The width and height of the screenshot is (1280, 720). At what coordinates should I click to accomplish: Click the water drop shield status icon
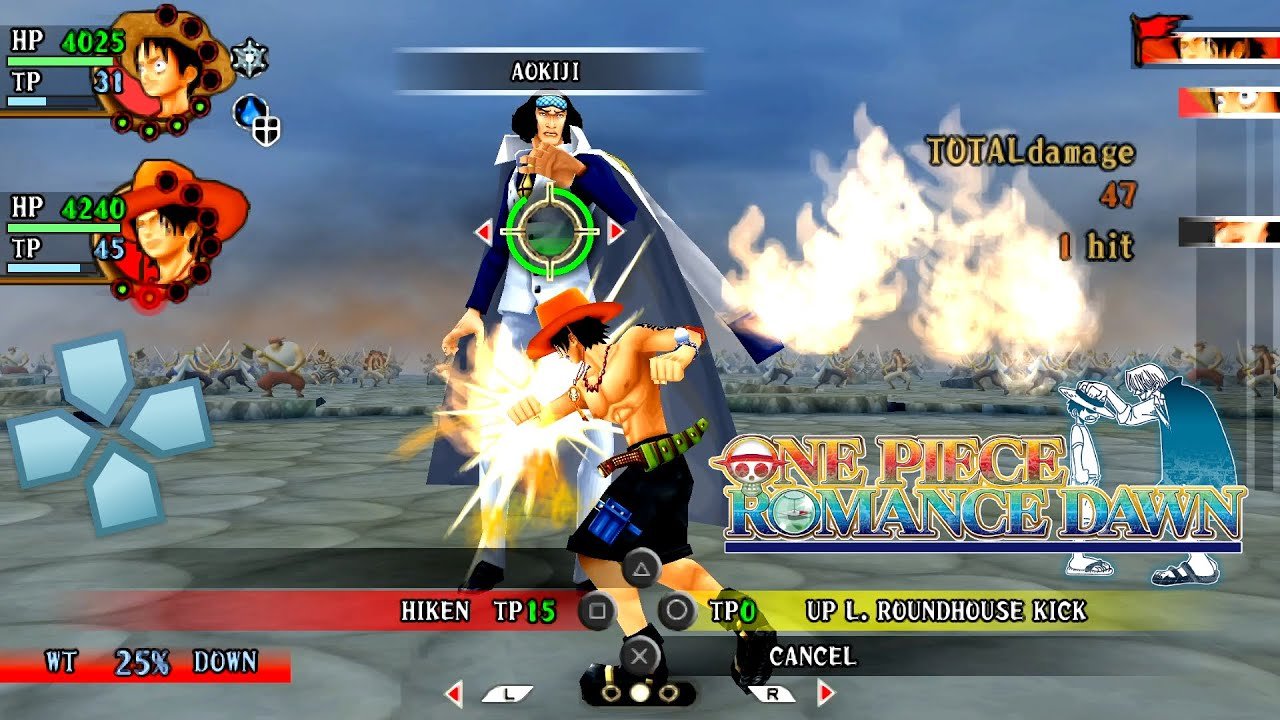point(256,118)
